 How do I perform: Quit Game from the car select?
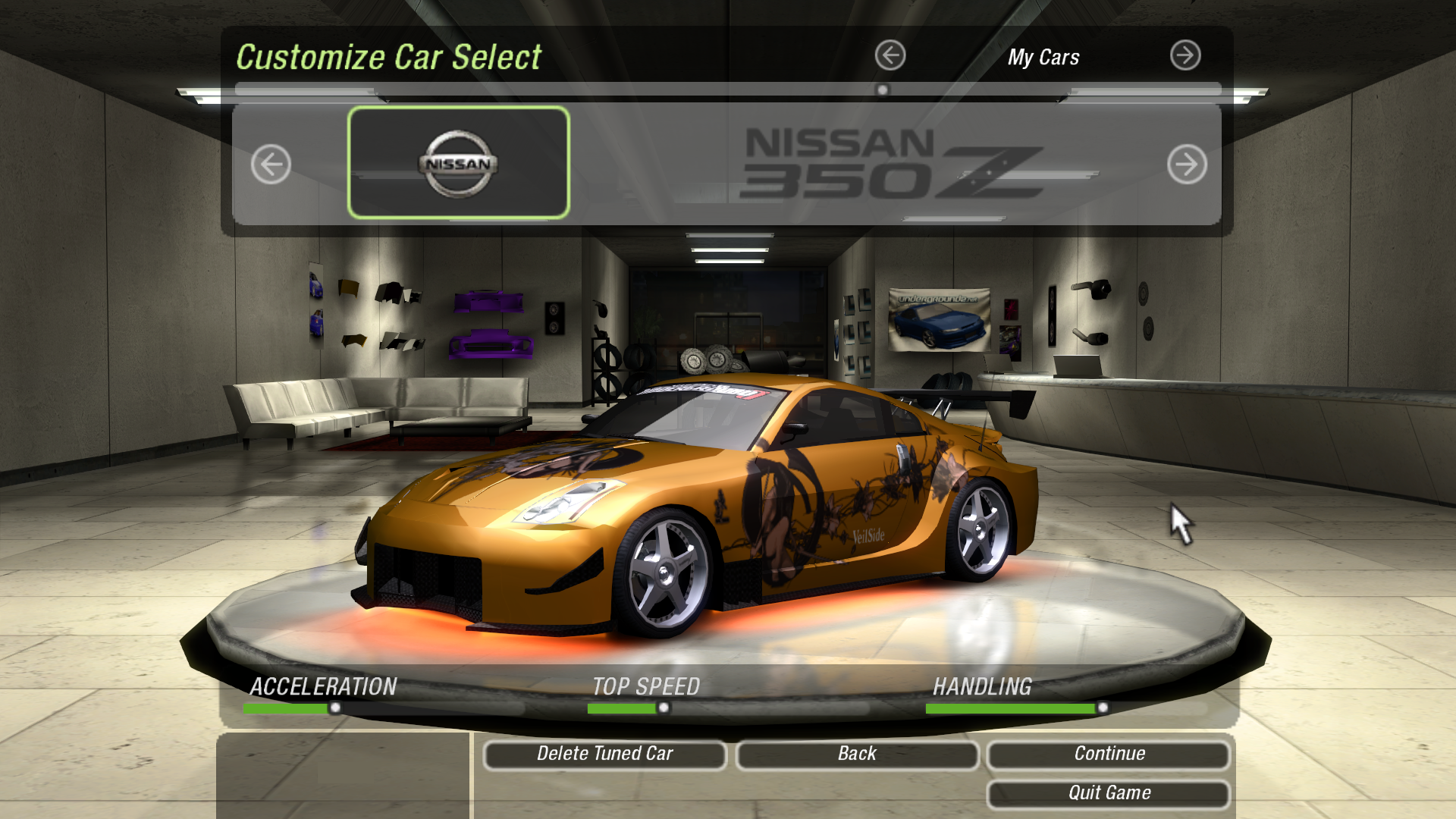point(1108,793)
